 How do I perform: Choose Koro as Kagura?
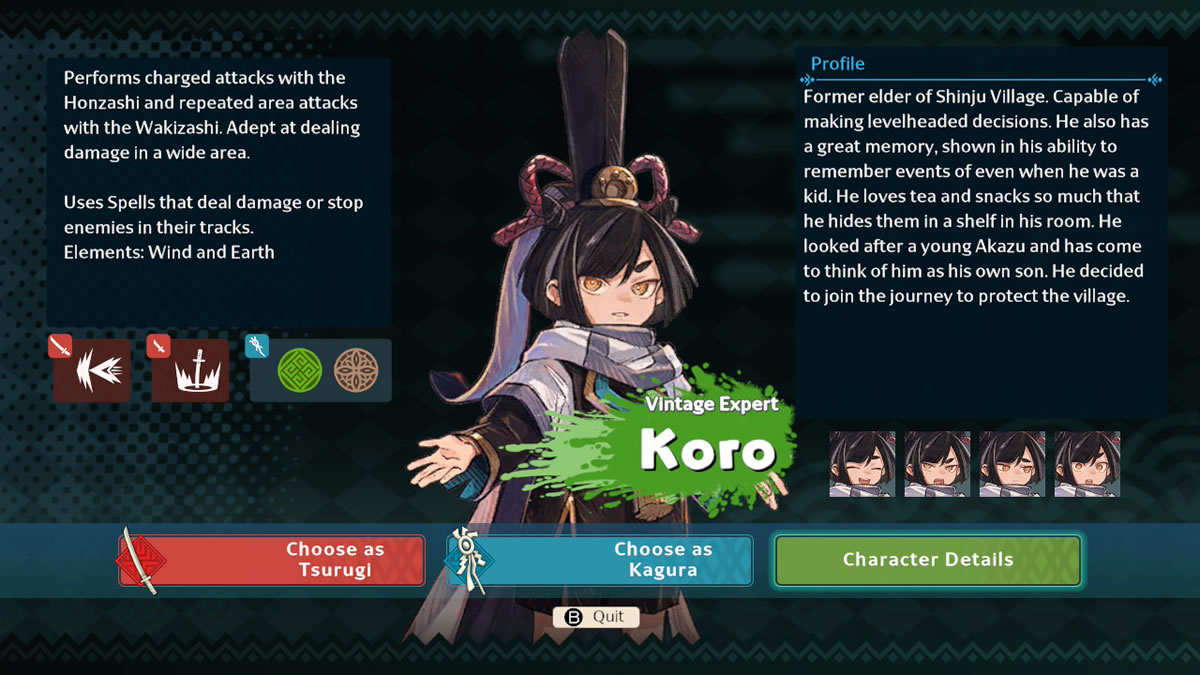coord(600,560)
